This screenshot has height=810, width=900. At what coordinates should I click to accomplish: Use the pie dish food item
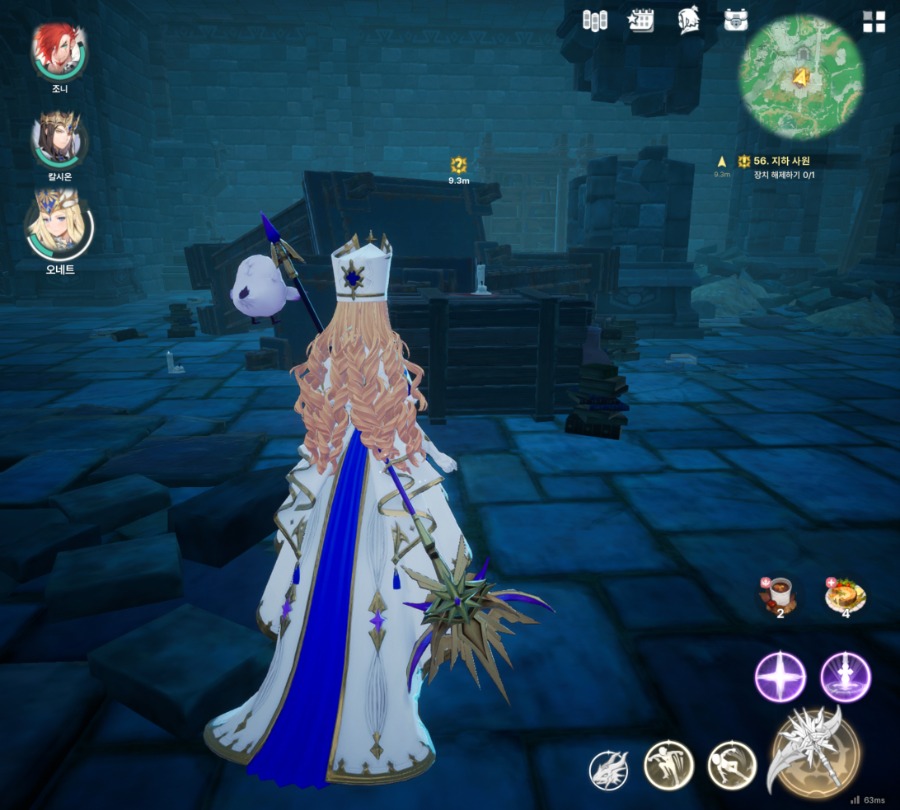(845, 594)
